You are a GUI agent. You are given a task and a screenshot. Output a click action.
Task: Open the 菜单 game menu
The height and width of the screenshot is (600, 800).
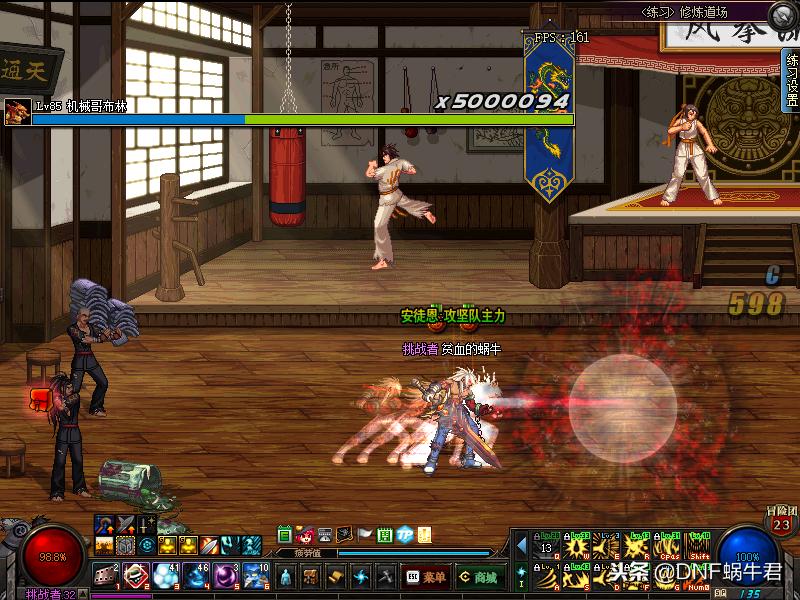[427, 577]
